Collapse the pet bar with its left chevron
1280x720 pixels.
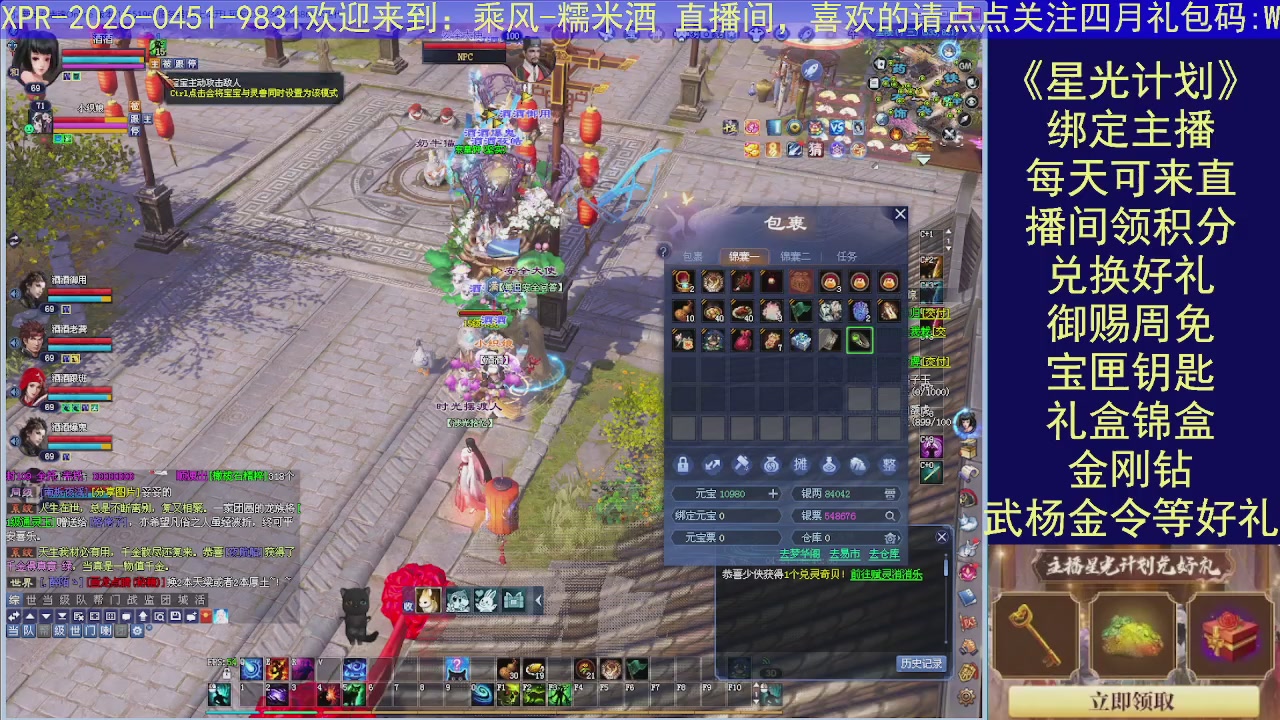click(539, 600)
